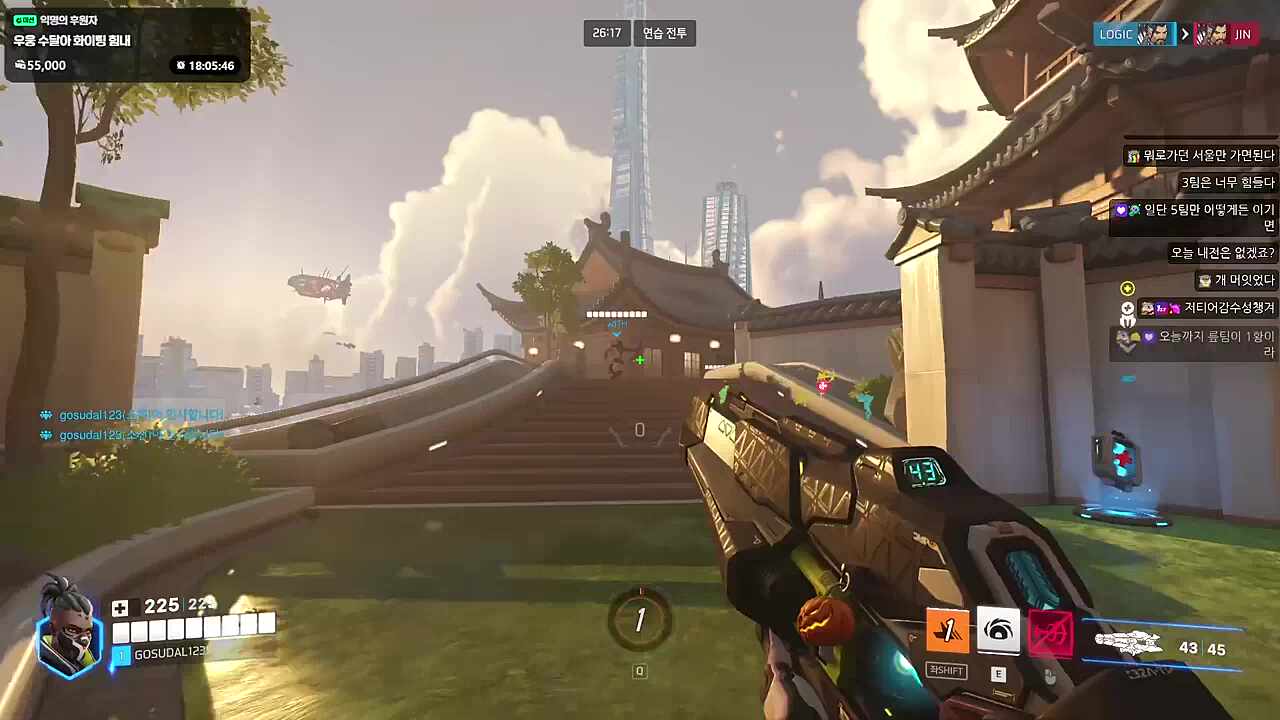
Task: Select the top stream chat message
Action: [x=1201, y=156]
